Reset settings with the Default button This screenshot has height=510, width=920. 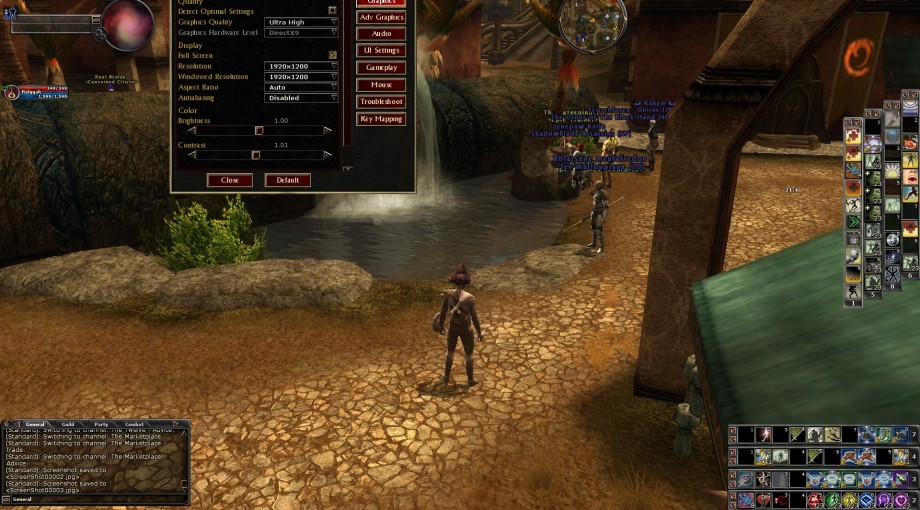tap(287, 180)
